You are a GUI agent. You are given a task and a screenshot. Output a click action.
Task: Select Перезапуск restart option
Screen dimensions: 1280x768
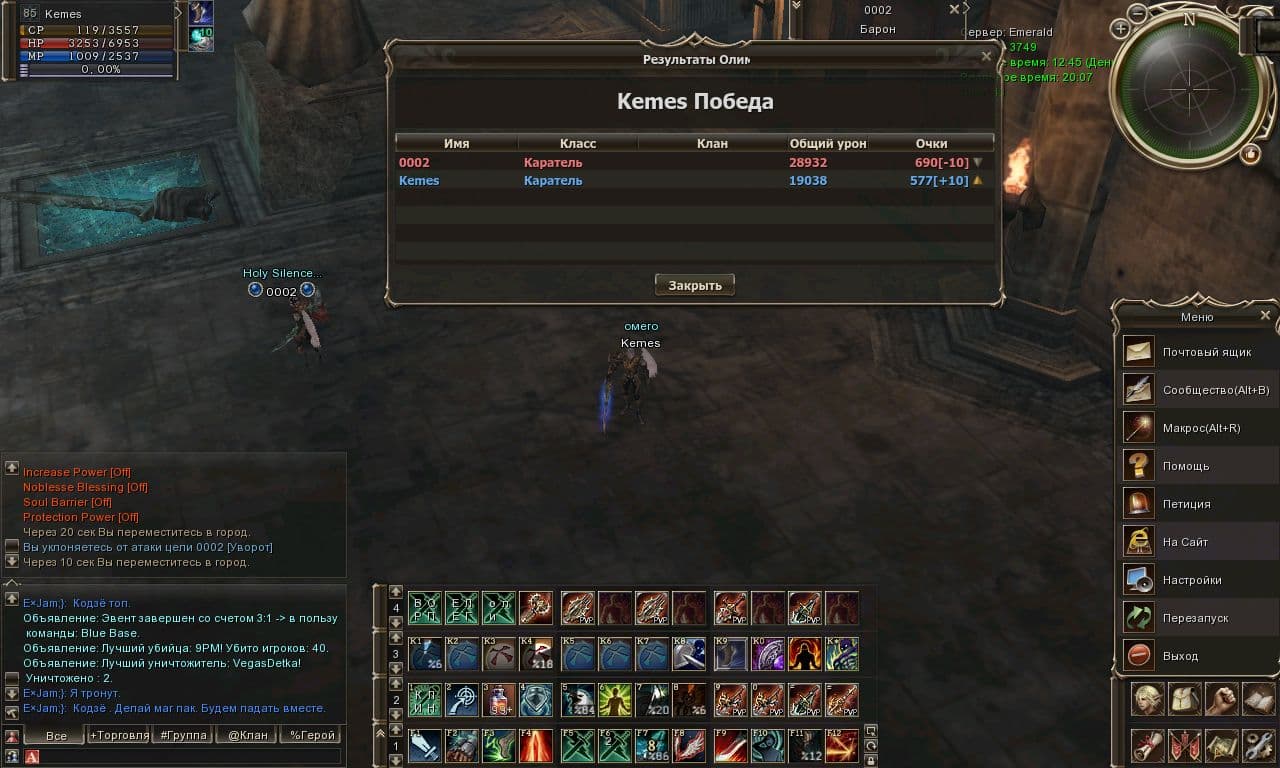tap(1195, 618)
